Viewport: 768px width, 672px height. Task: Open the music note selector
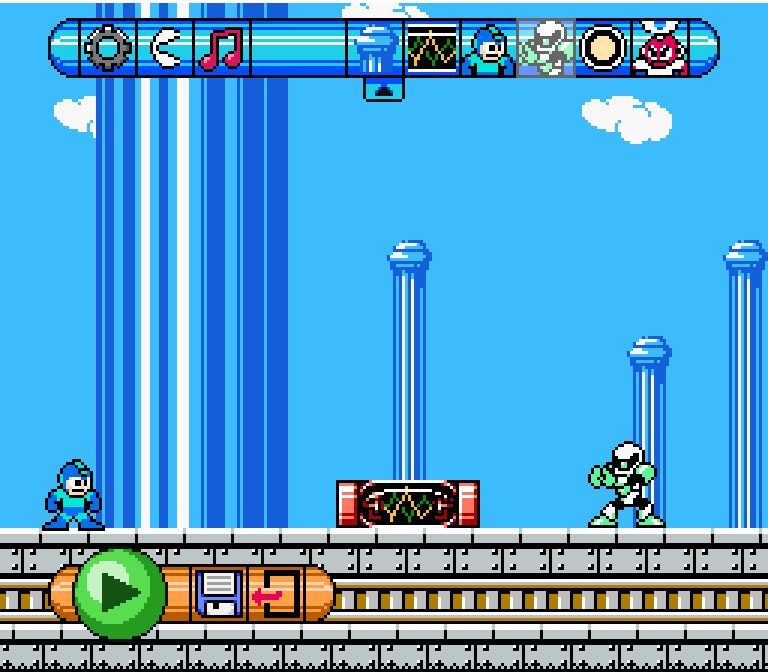pyautogui.click(x=221, y=48)
